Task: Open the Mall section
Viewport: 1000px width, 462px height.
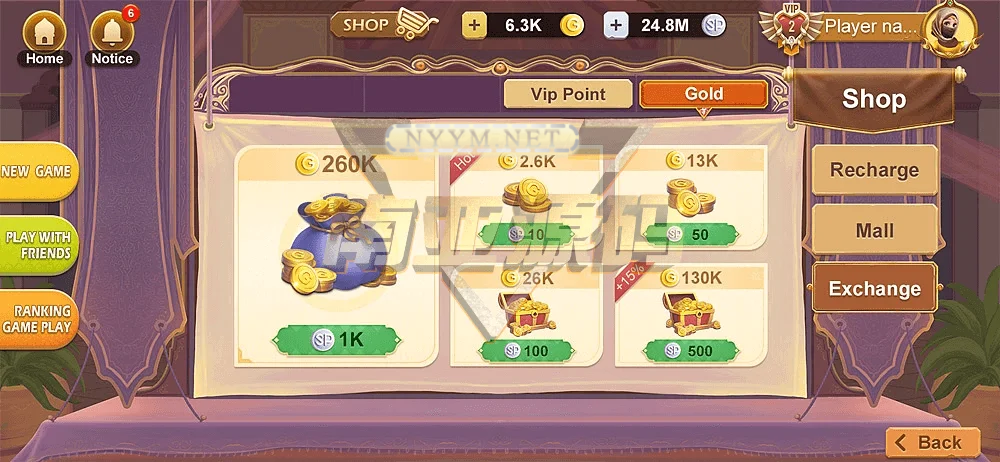Action: point(874,230)
